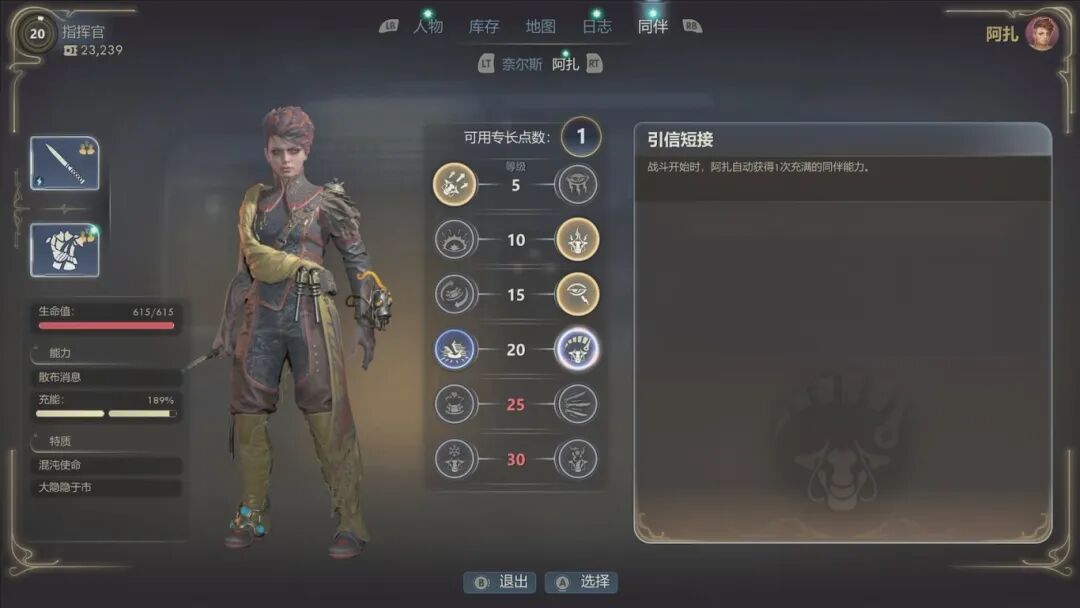Go to the 地图 map tab
Image resolution: width=1080 pixels, height=608 pixels.
point(540,27)
